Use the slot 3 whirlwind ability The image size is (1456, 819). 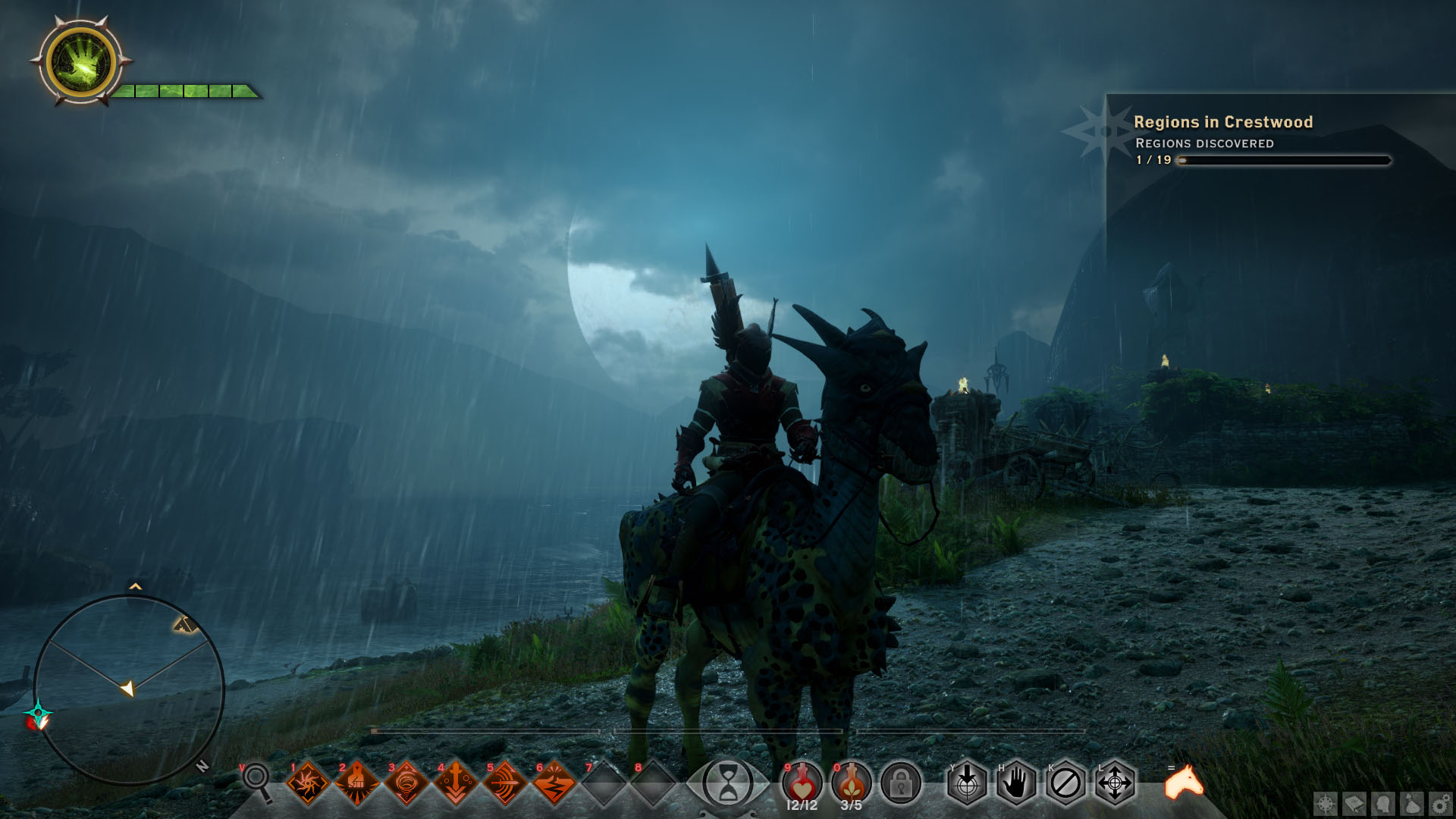pos(406,783)
